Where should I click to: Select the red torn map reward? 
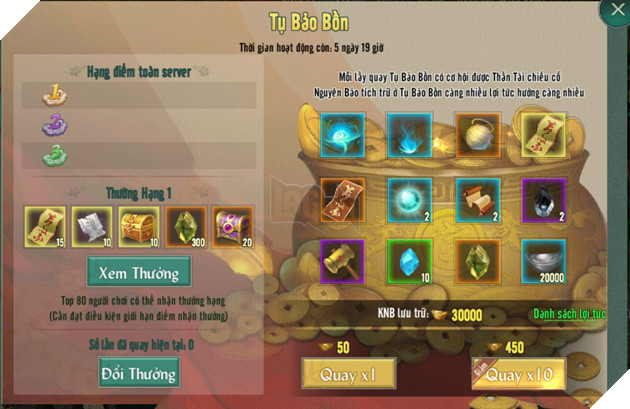342,198
